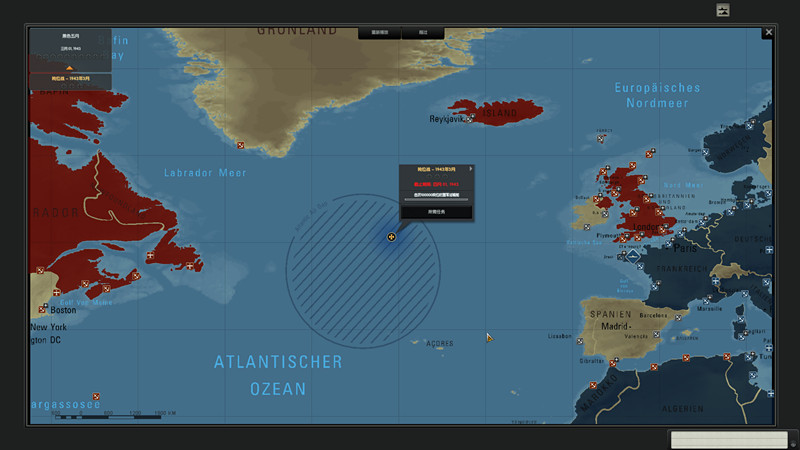Close the campaign map with the X
Screen dimensions: 800x450
(x=768, y=33)
